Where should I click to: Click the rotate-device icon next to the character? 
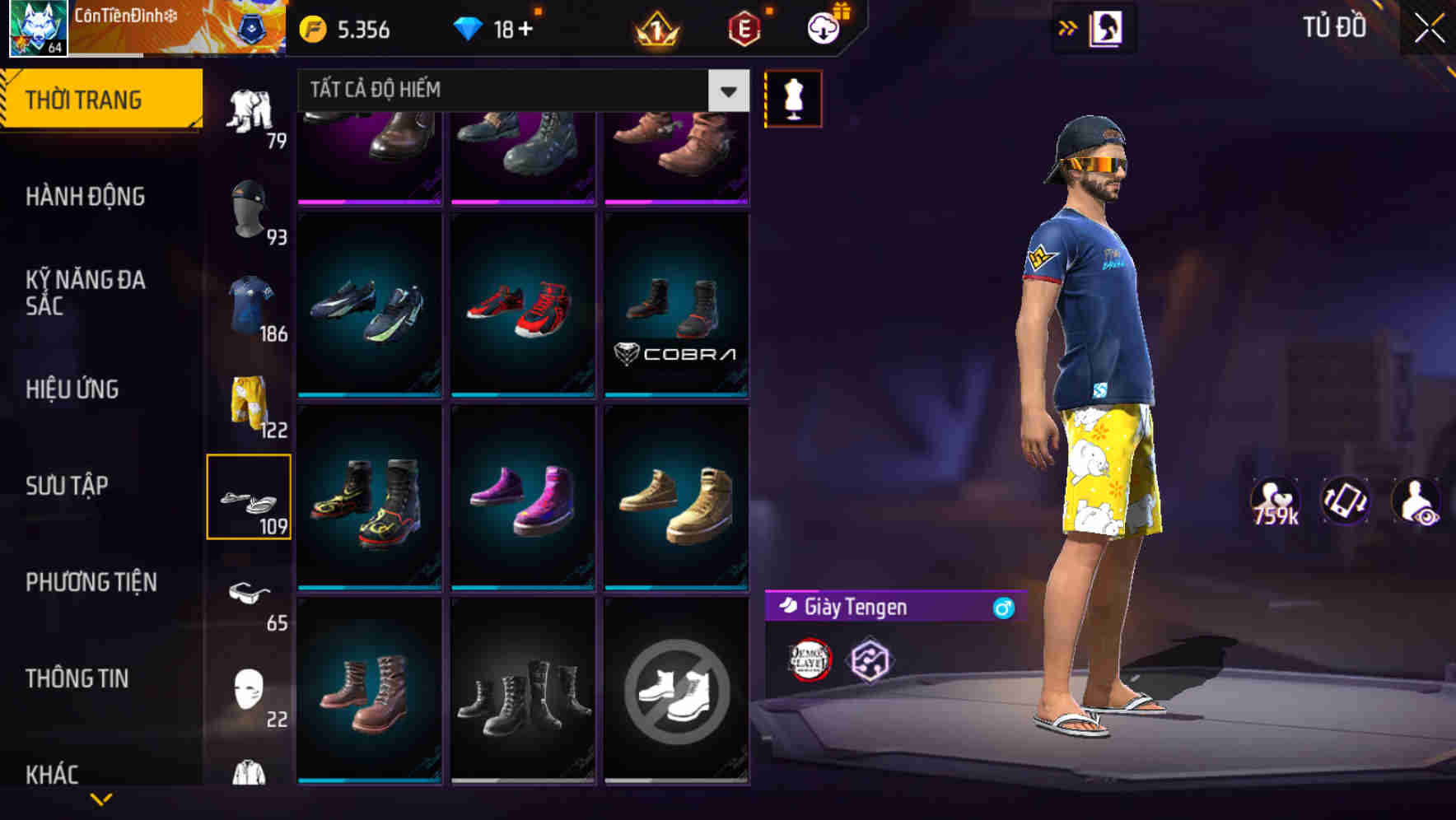tap(1344, 500)
